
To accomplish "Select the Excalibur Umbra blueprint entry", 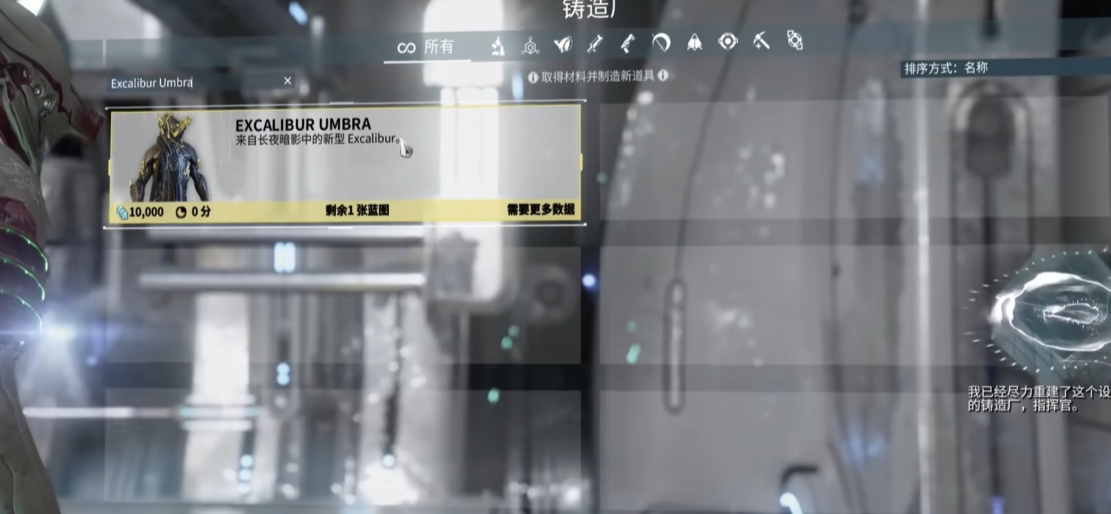I will tap(343, 164).
